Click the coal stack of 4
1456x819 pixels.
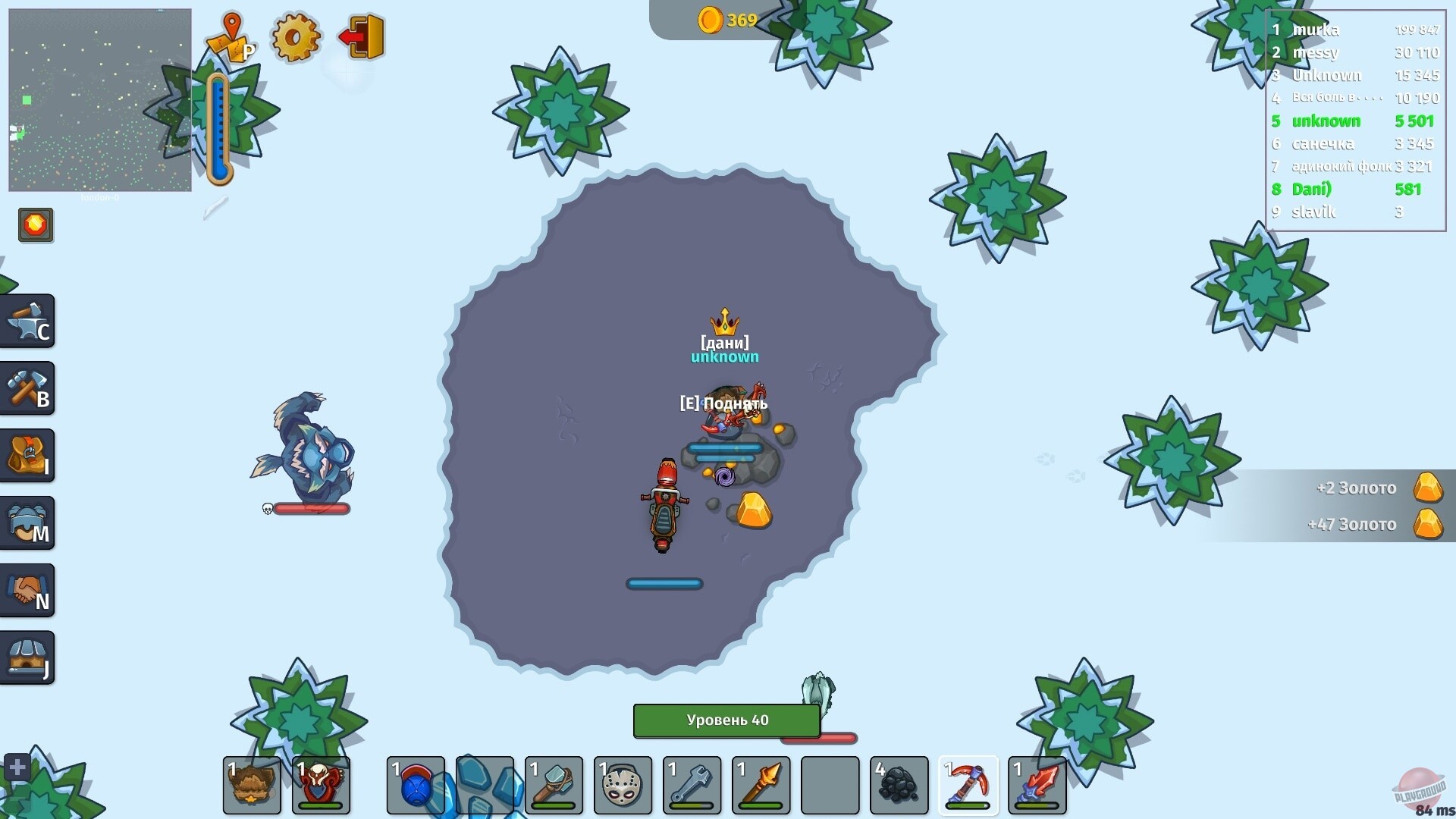click(899, 786)
